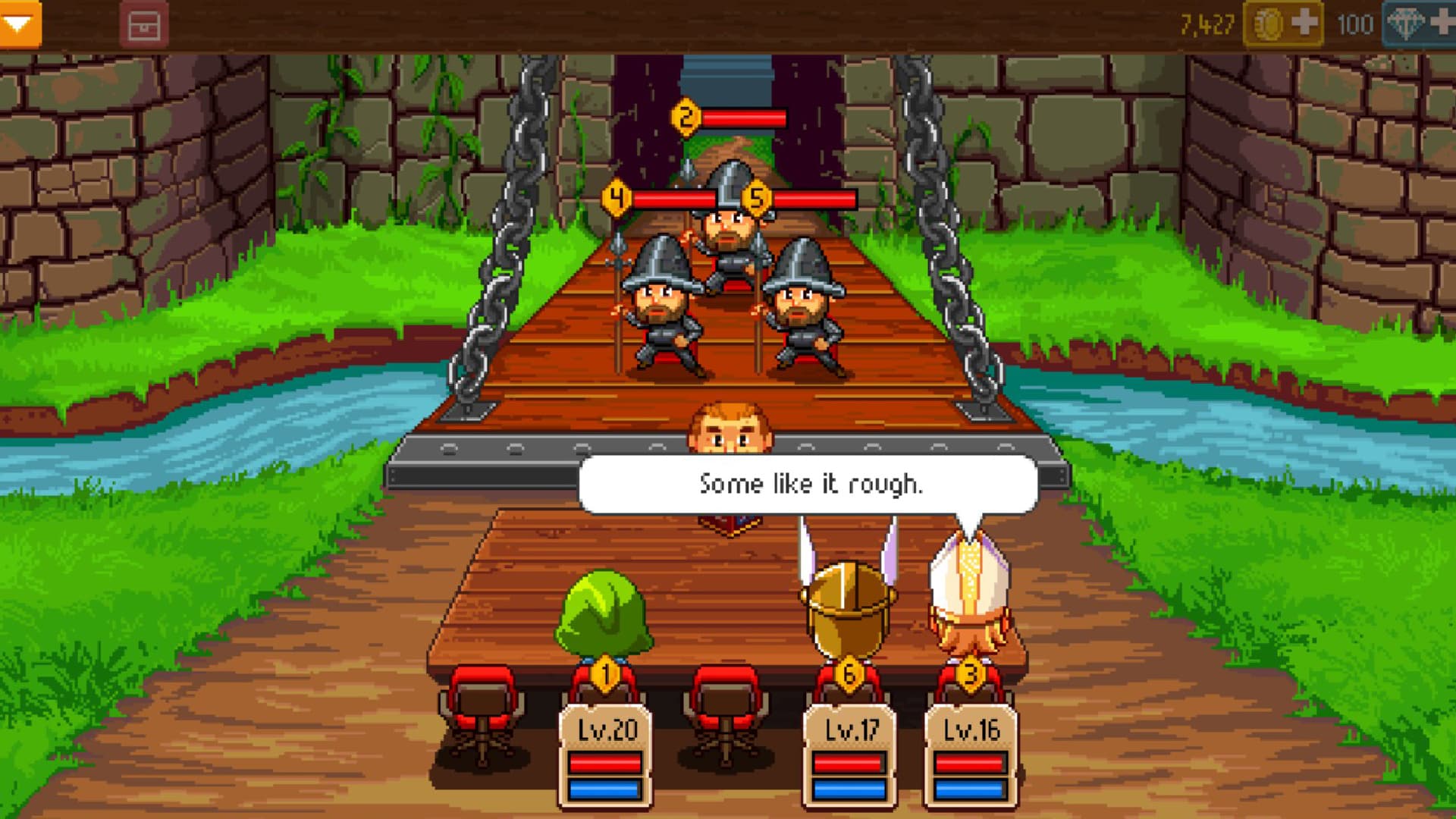Viewport: 1456px width, 819px height.
Task: Select enemy marker number 5
Action: tap(756, 197)
